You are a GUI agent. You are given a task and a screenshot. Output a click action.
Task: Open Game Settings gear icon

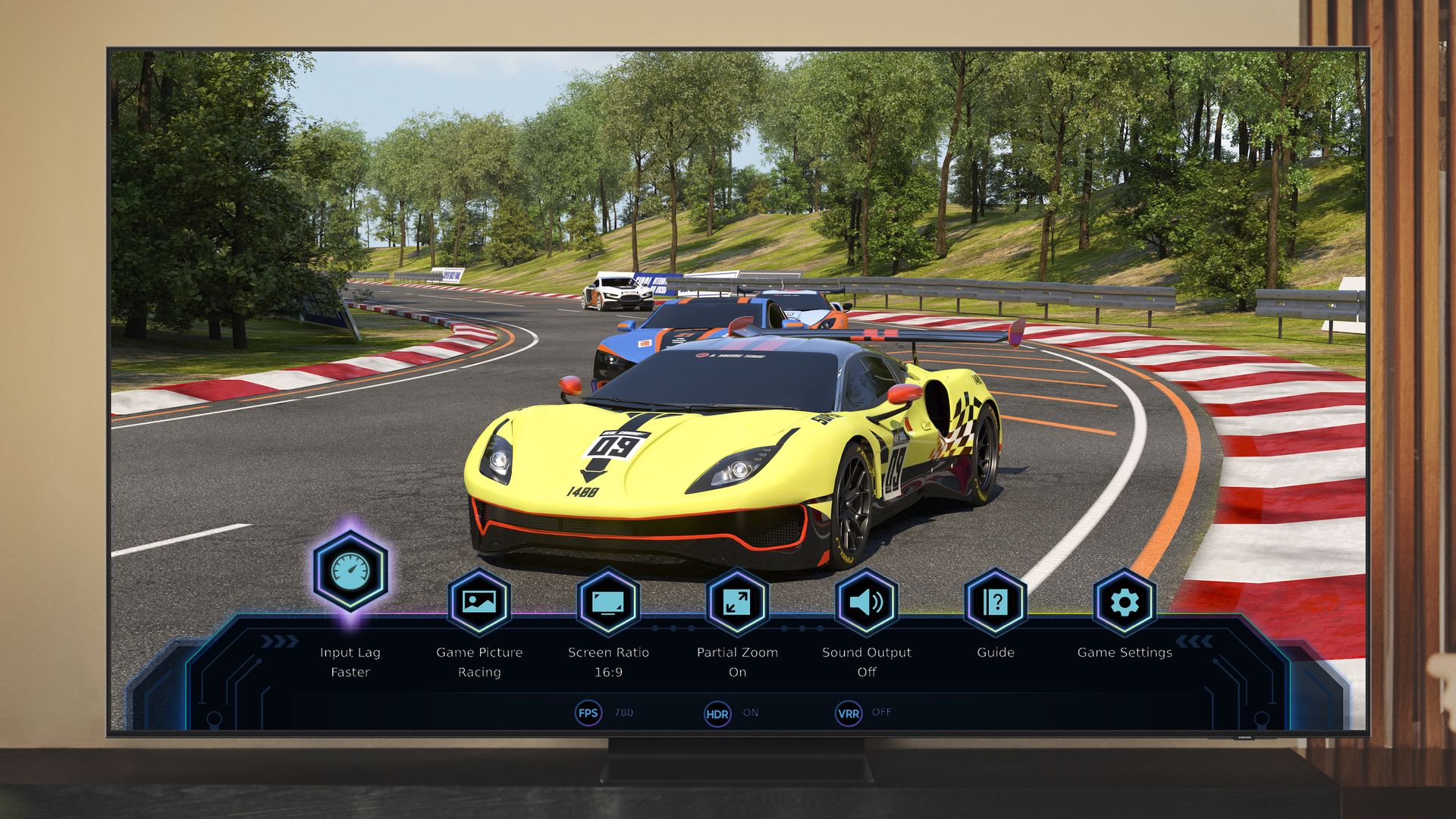coord(1124,602)
